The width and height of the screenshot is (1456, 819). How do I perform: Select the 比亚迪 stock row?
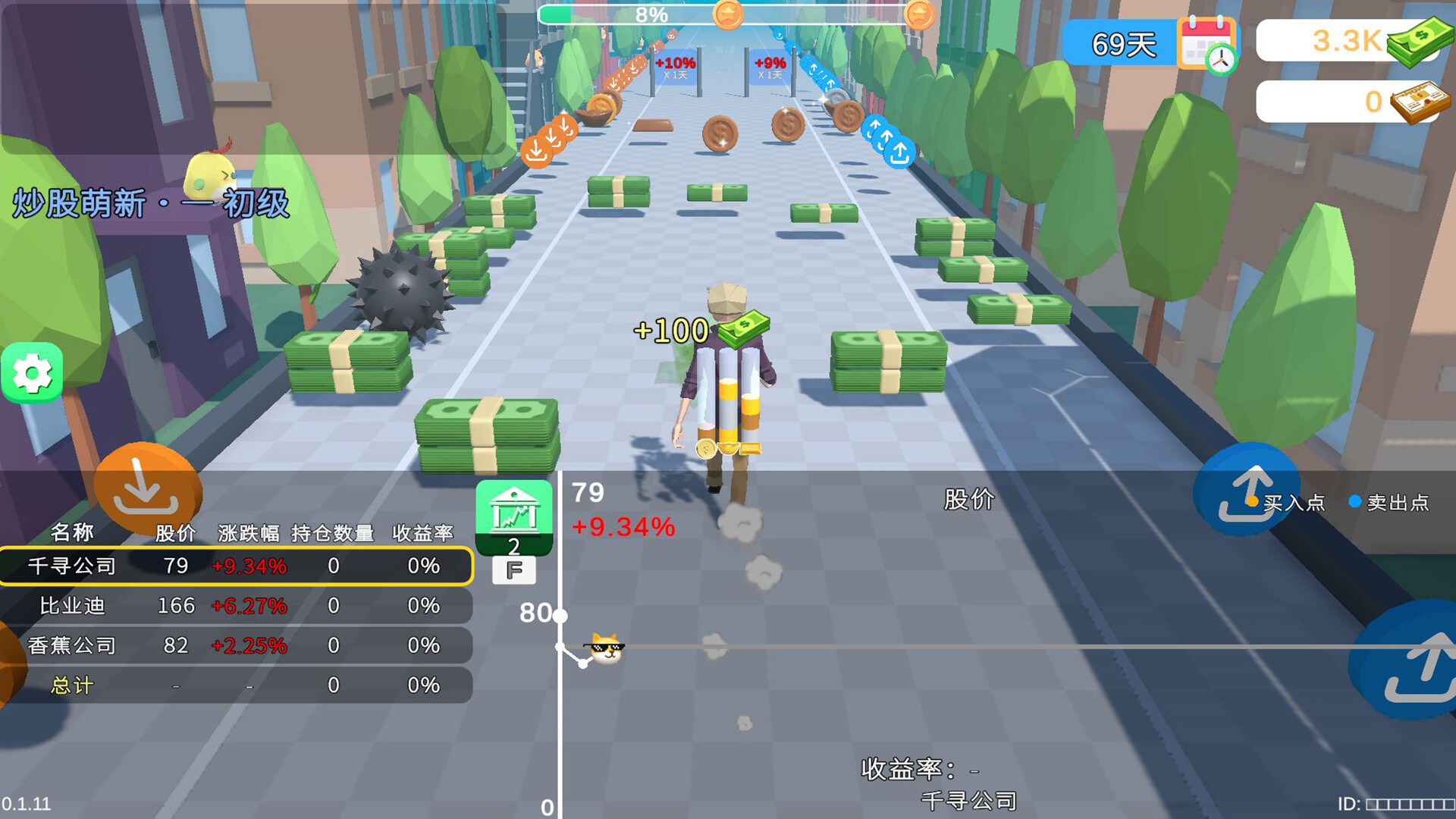[236, 606]
